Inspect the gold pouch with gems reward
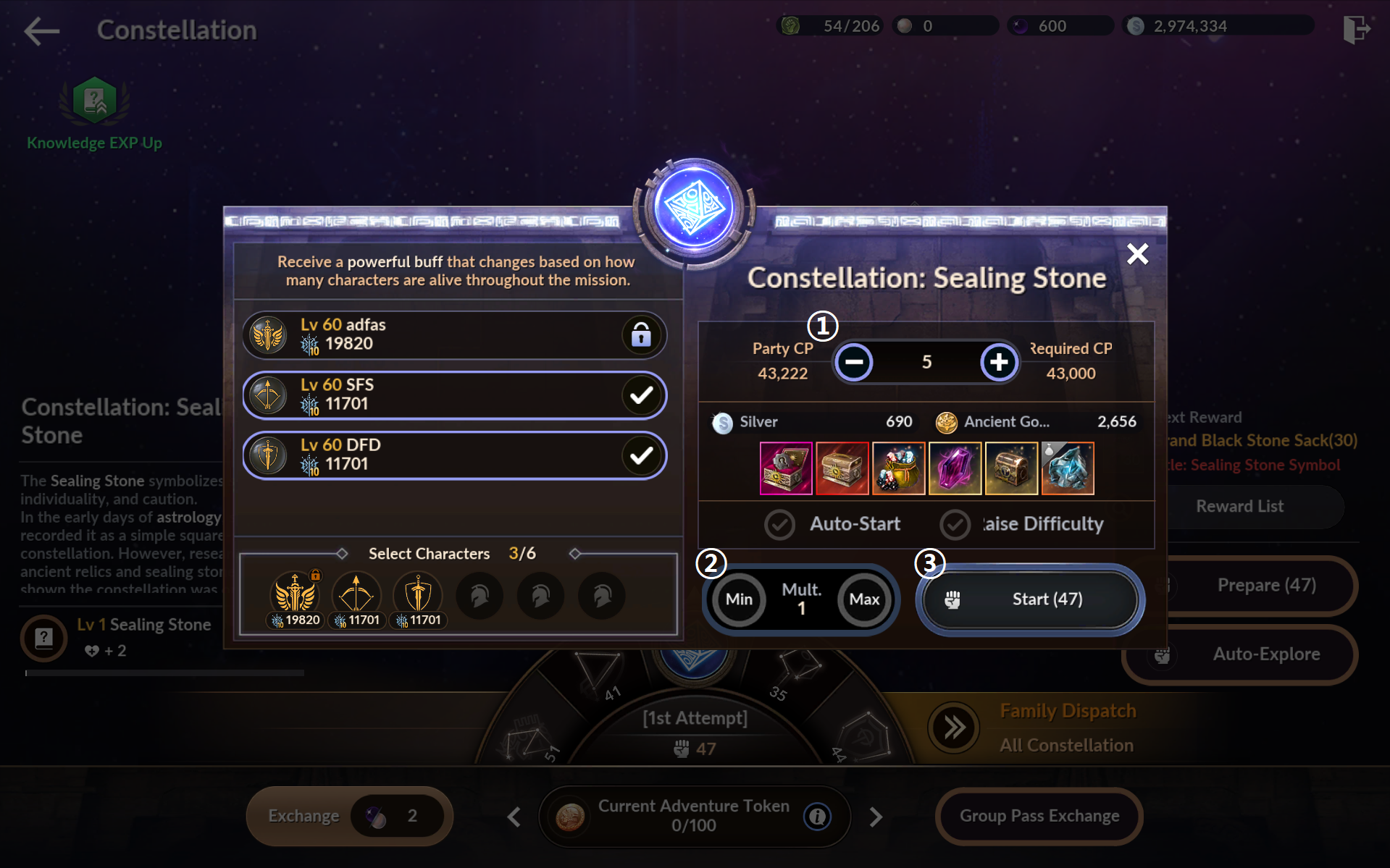The width and height of the screenshot is (1390, 868). coord(899,468)
